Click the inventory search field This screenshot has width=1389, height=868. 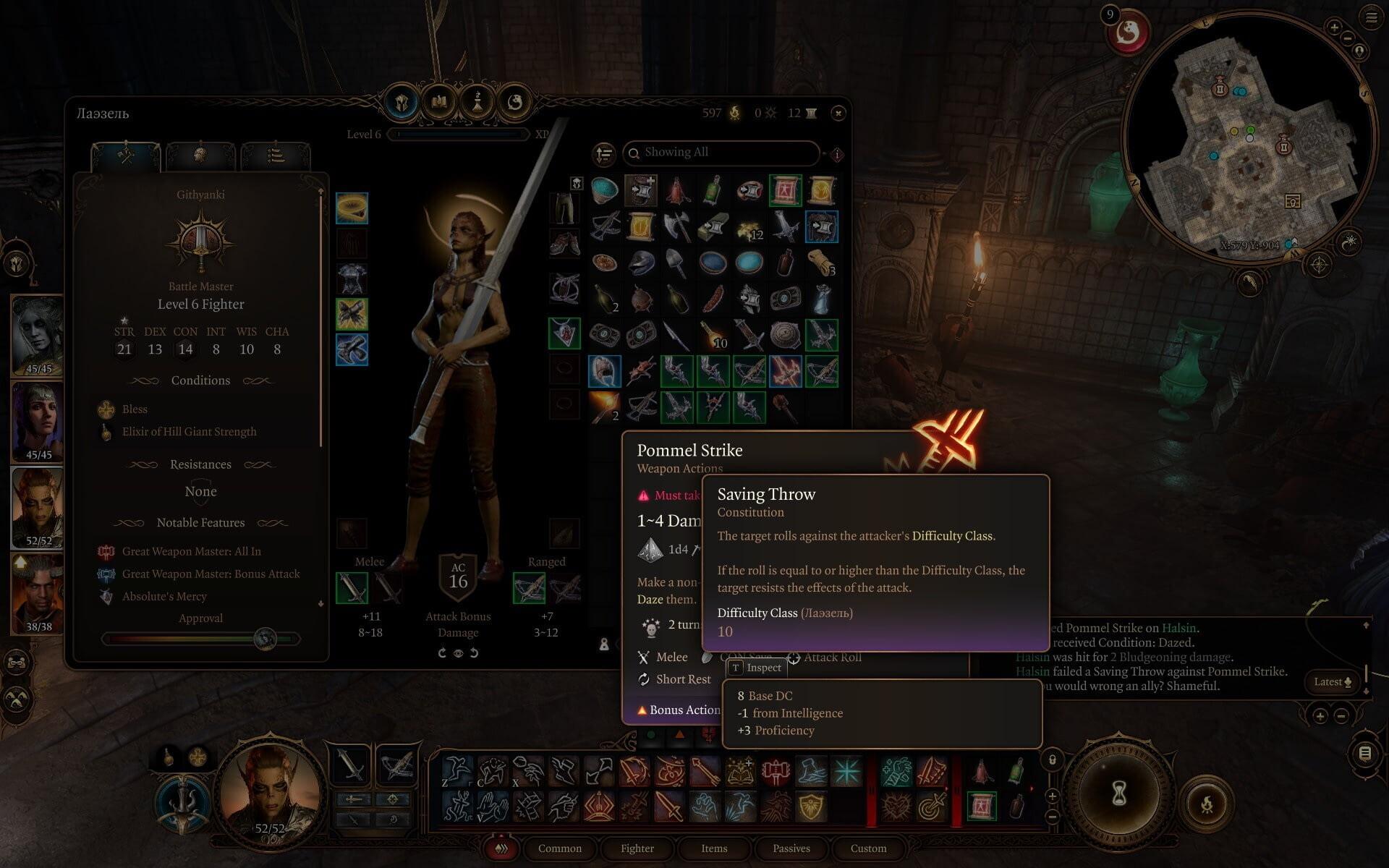click(x=723, y=153)
